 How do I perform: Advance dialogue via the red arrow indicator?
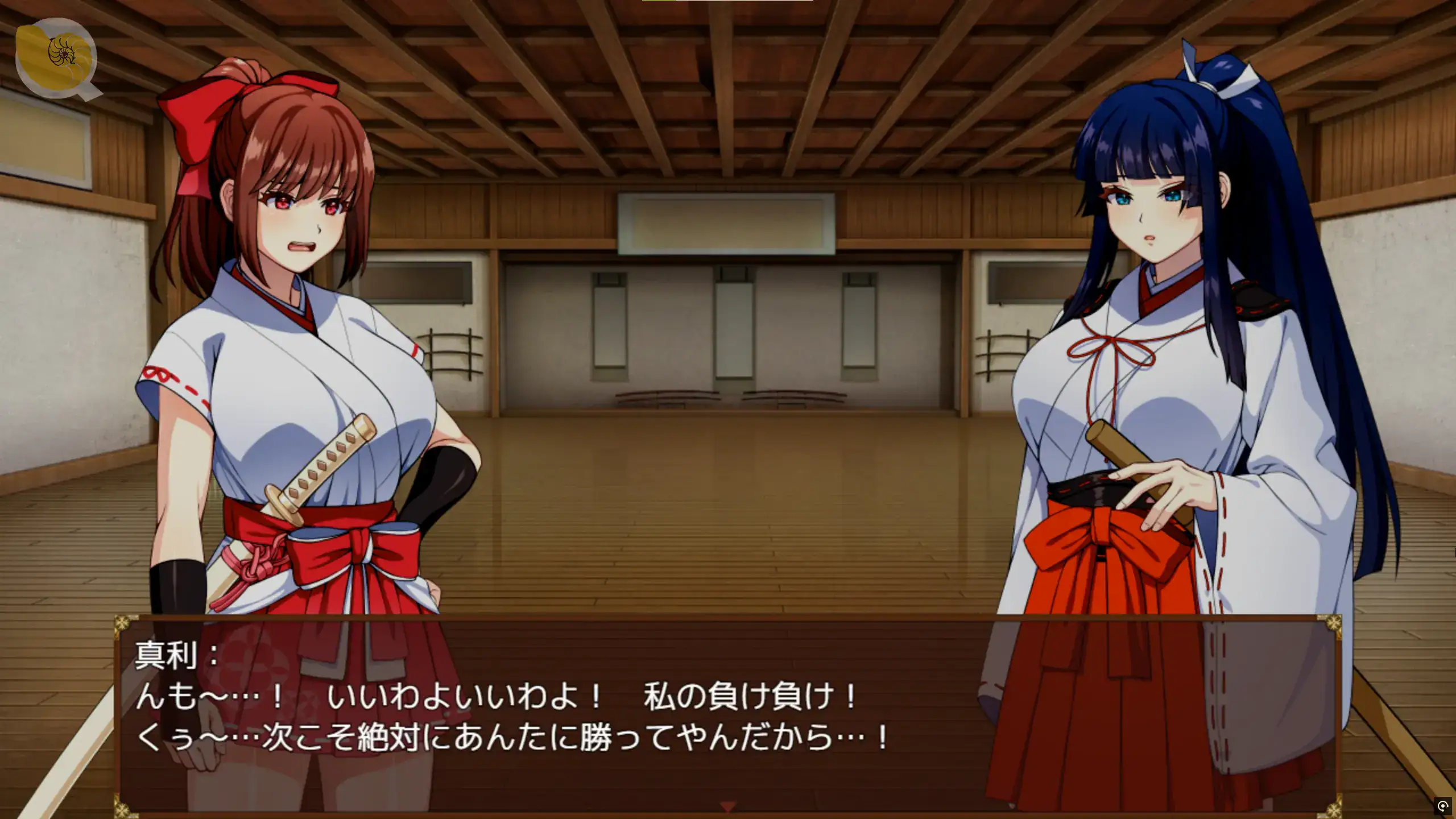(728, 806)
